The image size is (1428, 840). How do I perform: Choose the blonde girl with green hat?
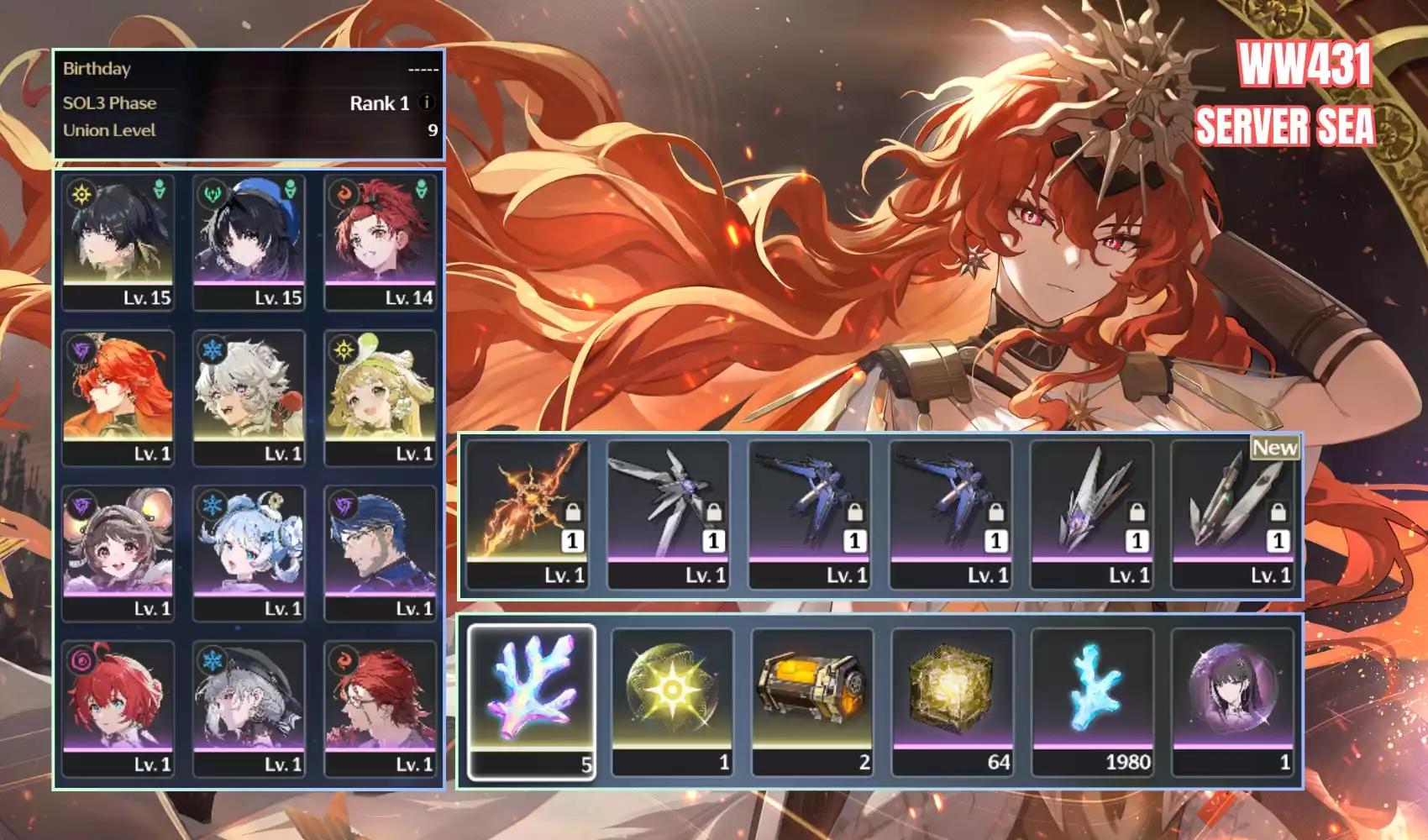(381, 396)
